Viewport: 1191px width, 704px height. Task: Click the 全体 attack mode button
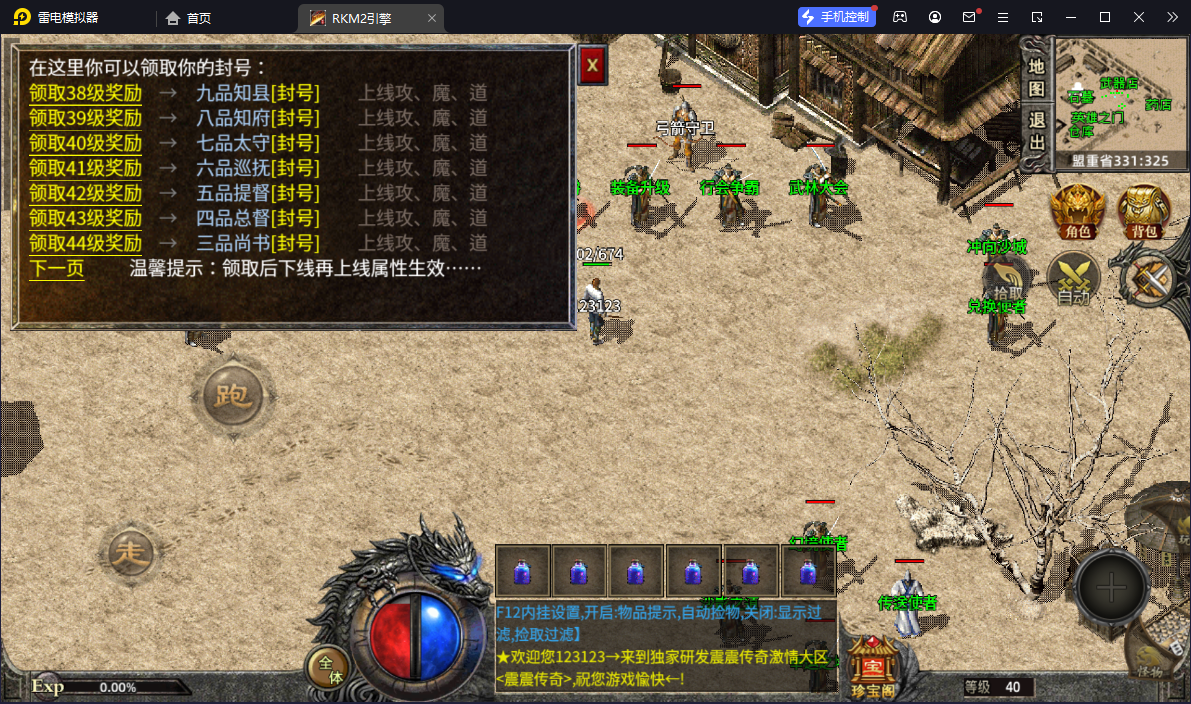pos(328,668)
